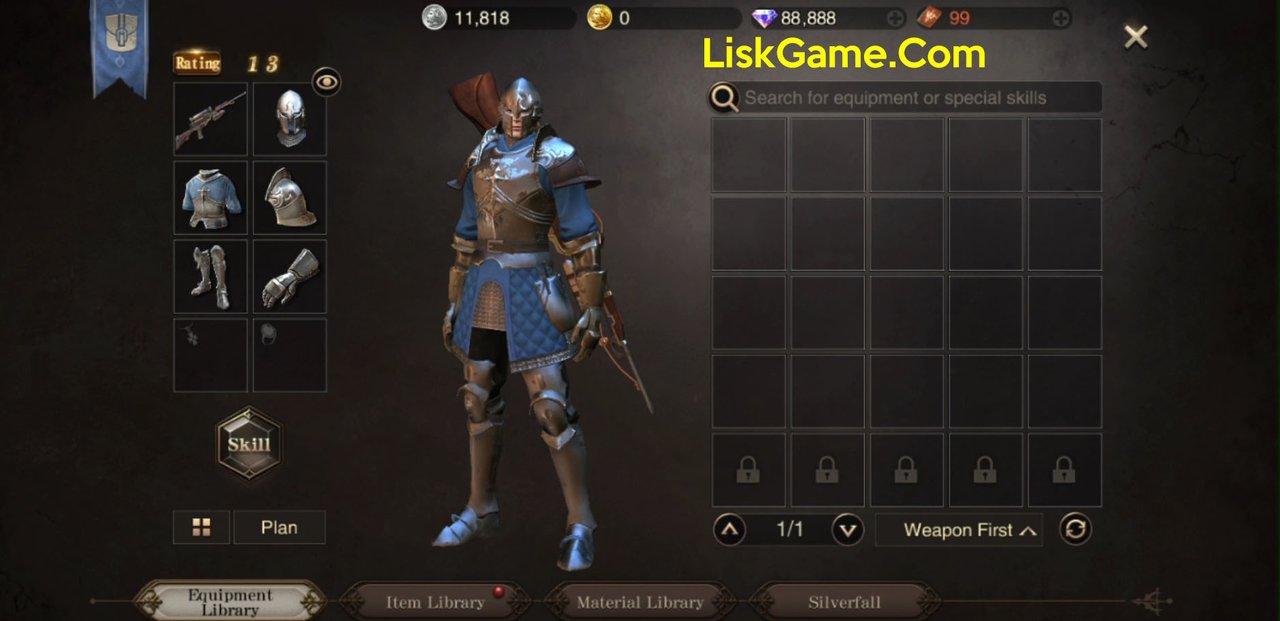Go to the previous inventory page

(730, 529)
